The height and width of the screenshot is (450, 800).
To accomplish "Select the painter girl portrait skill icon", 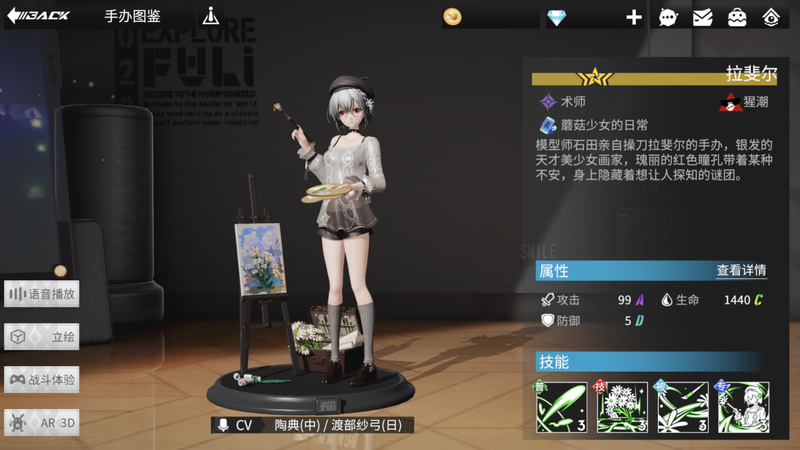I will coord(743,407).
